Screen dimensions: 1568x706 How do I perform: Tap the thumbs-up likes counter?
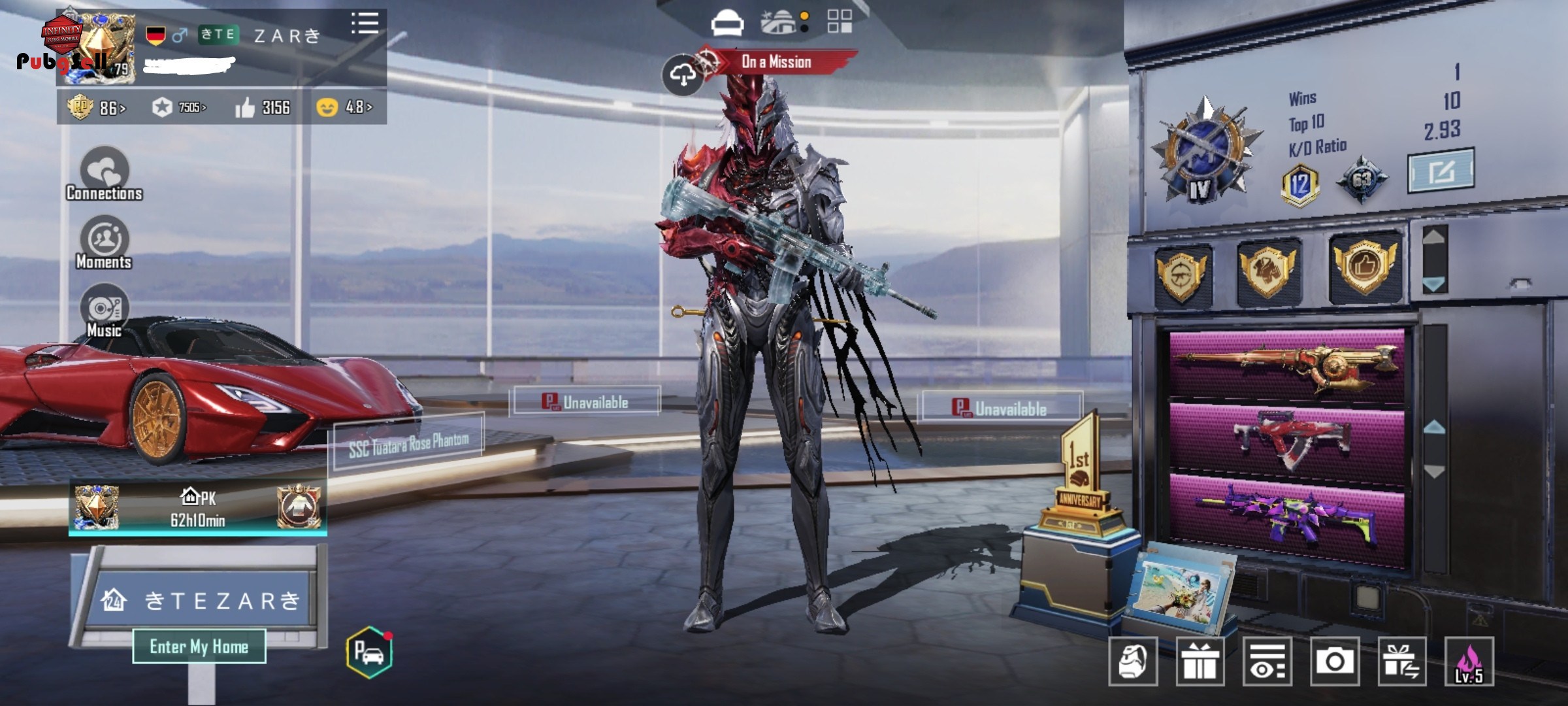[x=263, y=107]
